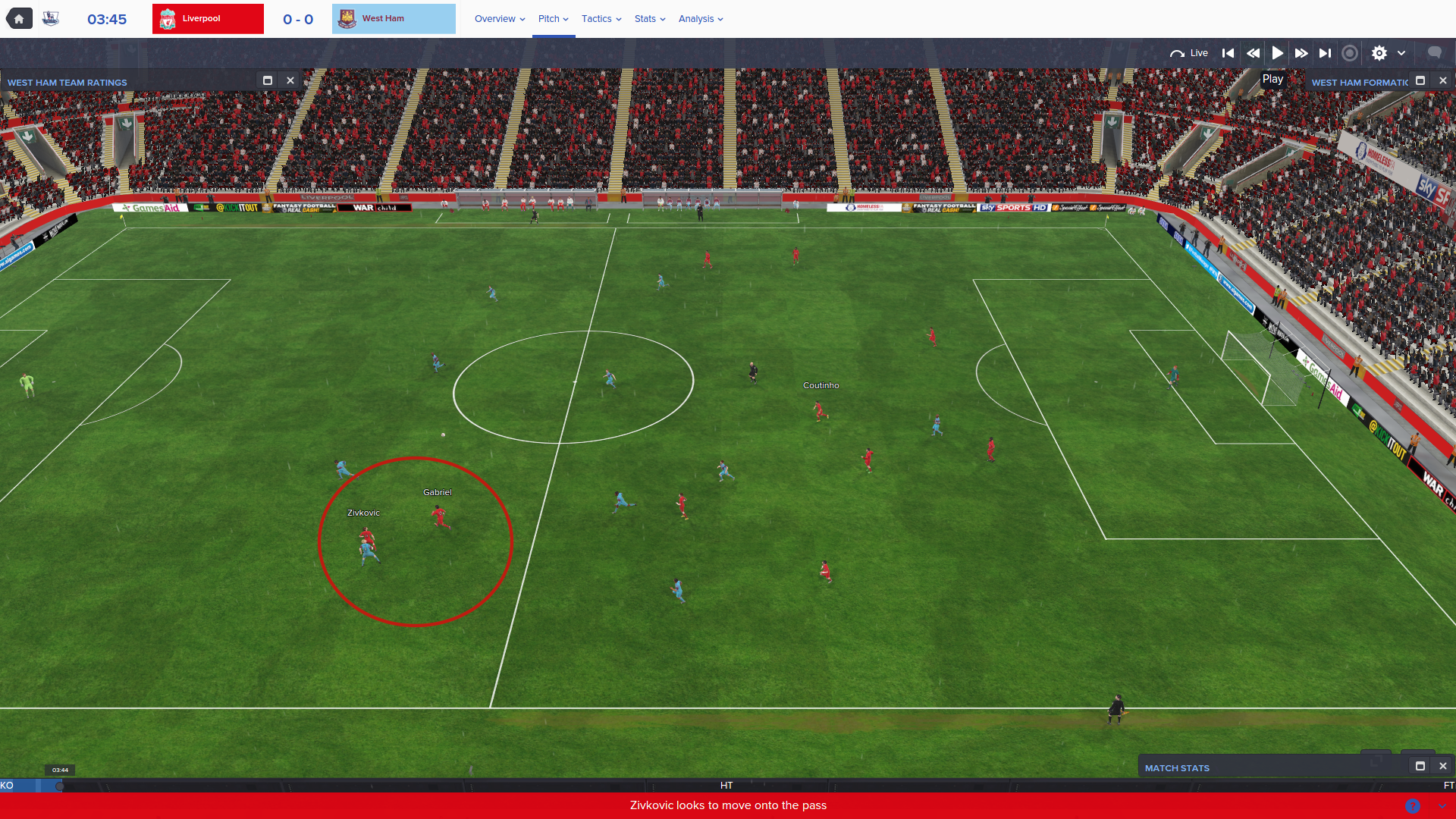1456x819 pixels.
Task: Fast forward the match replay
Action: click(1301, 53)
